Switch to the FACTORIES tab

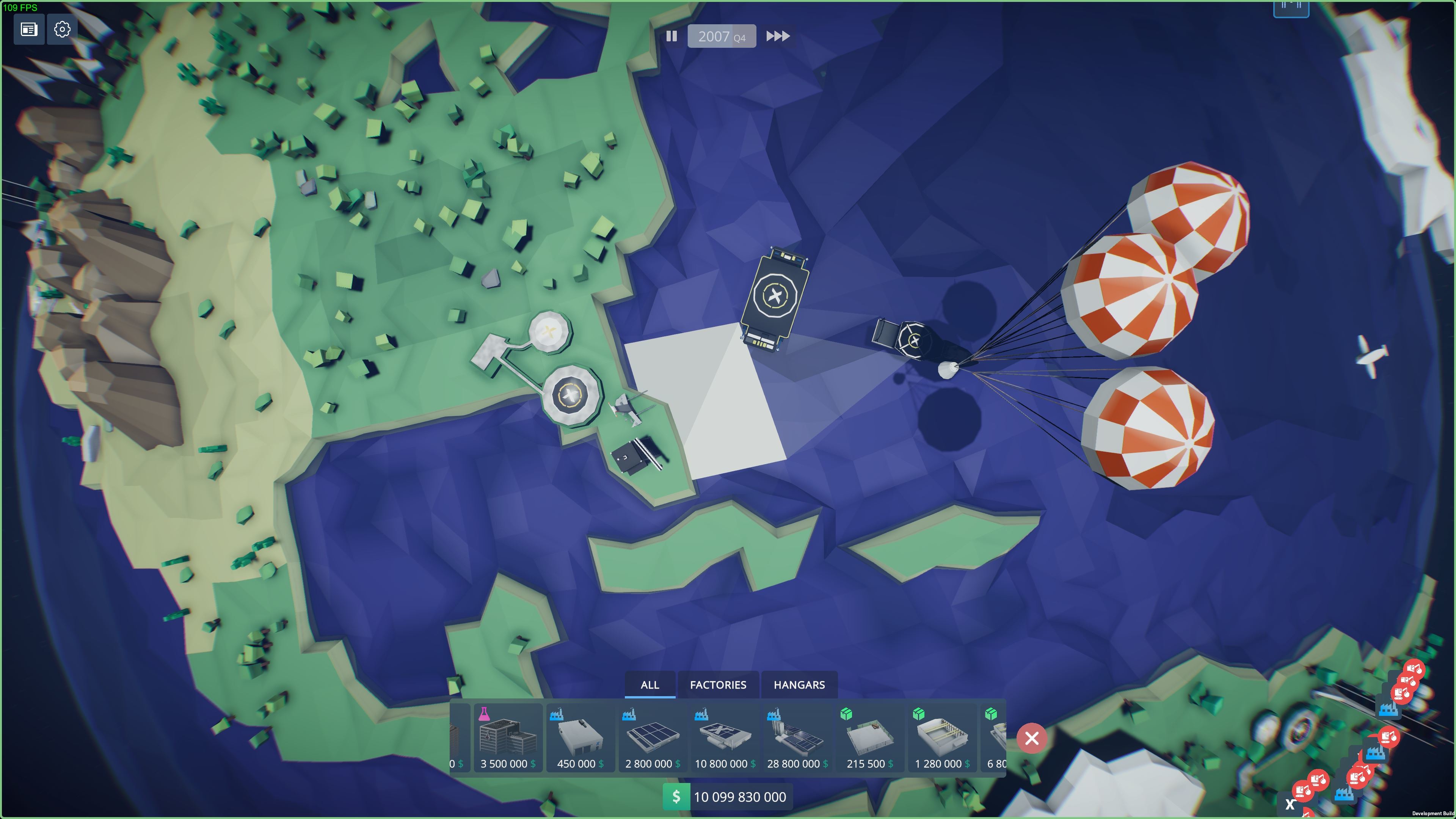point(719,684)
